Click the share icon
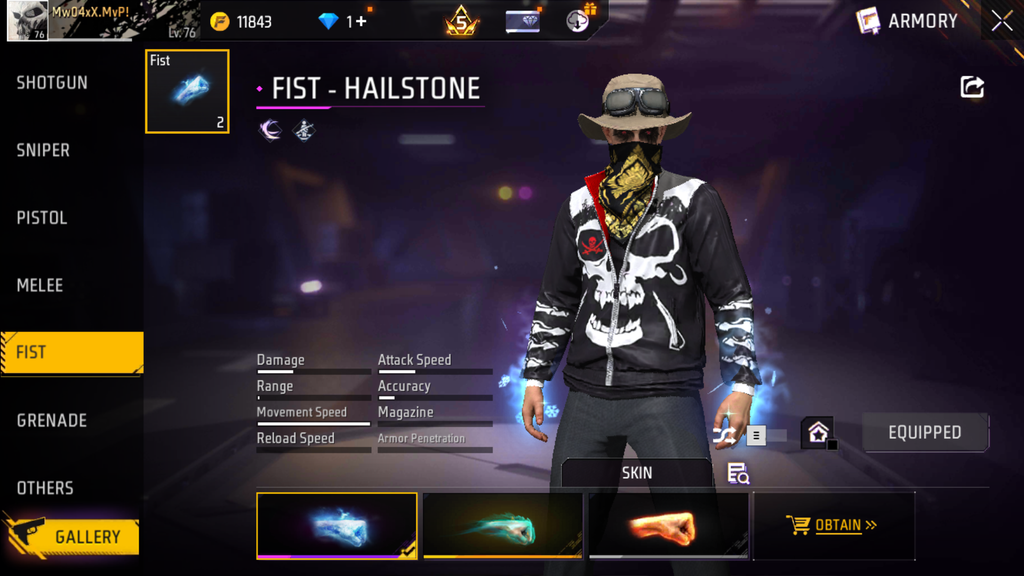This screenshot has height=576, width=1024. (972, 87)
